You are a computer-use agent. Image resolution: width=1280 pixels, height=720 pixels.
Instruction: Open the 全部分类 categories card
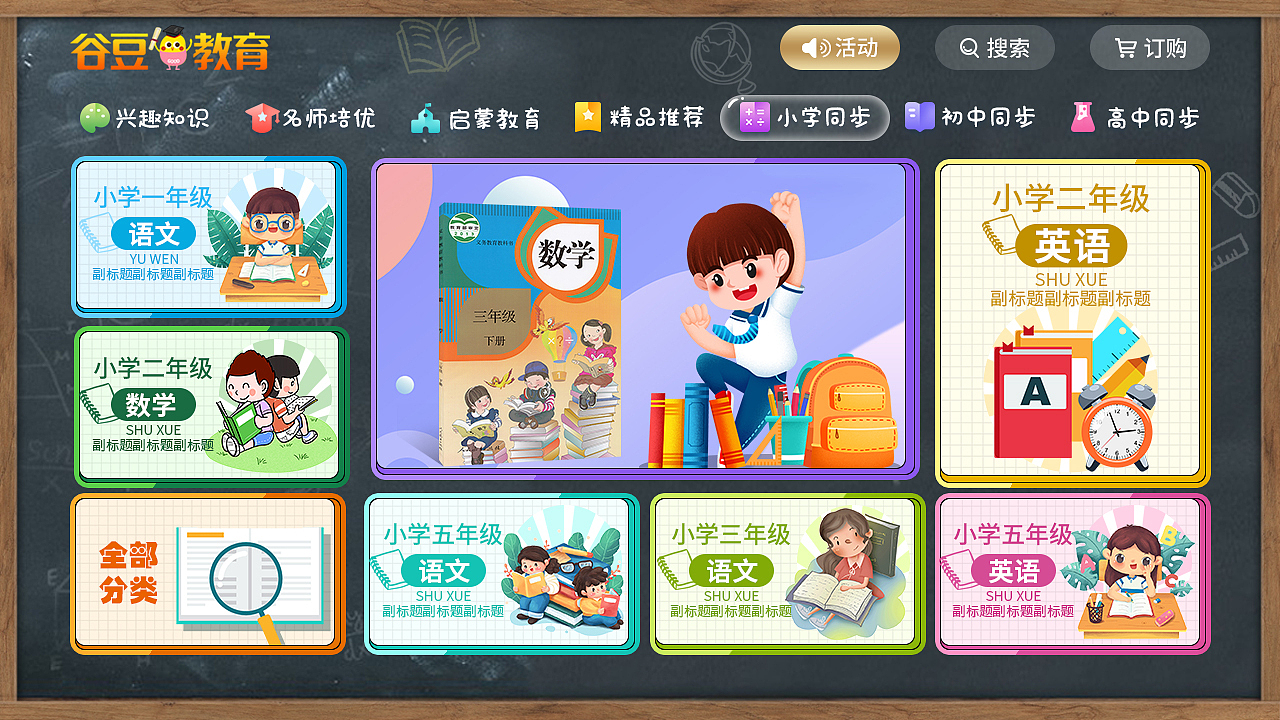[208, 574]
